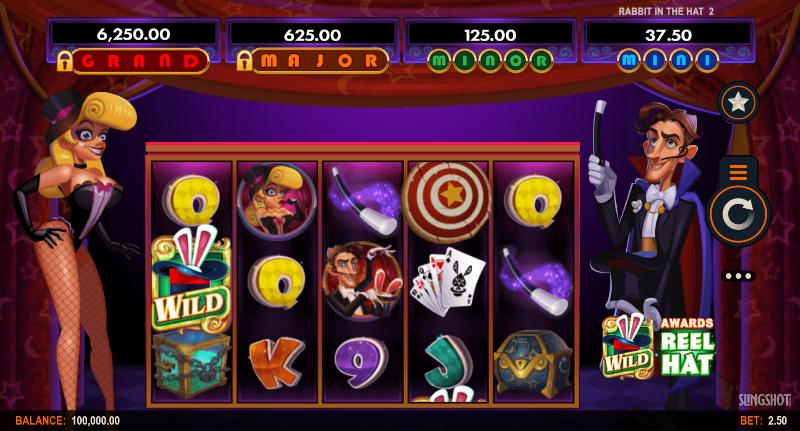Open the star feature button
Viewport: 800px width, 431px height.
tap(738, 103)
